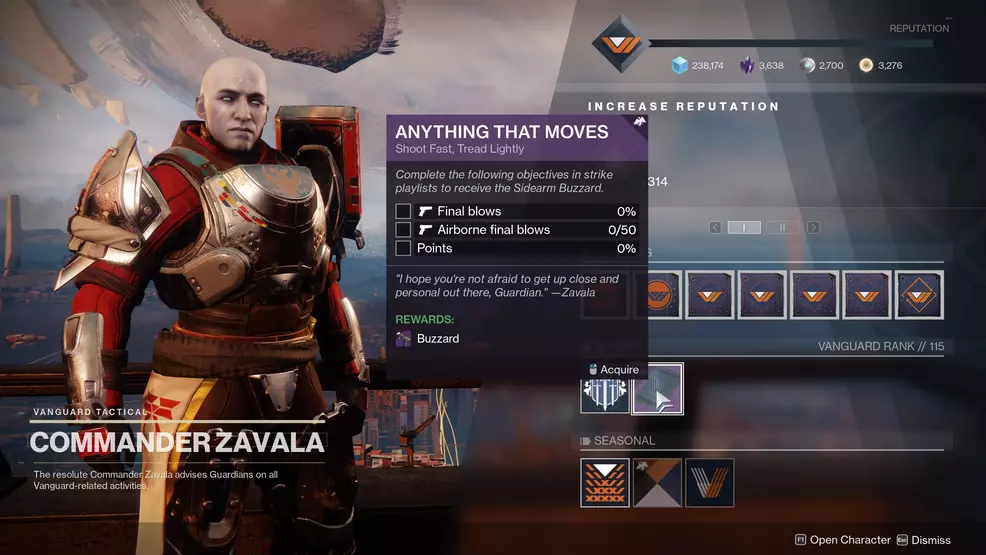
Task: Open the striped V seasonal item
Action: pyautogui.click(x=710, y=483)
